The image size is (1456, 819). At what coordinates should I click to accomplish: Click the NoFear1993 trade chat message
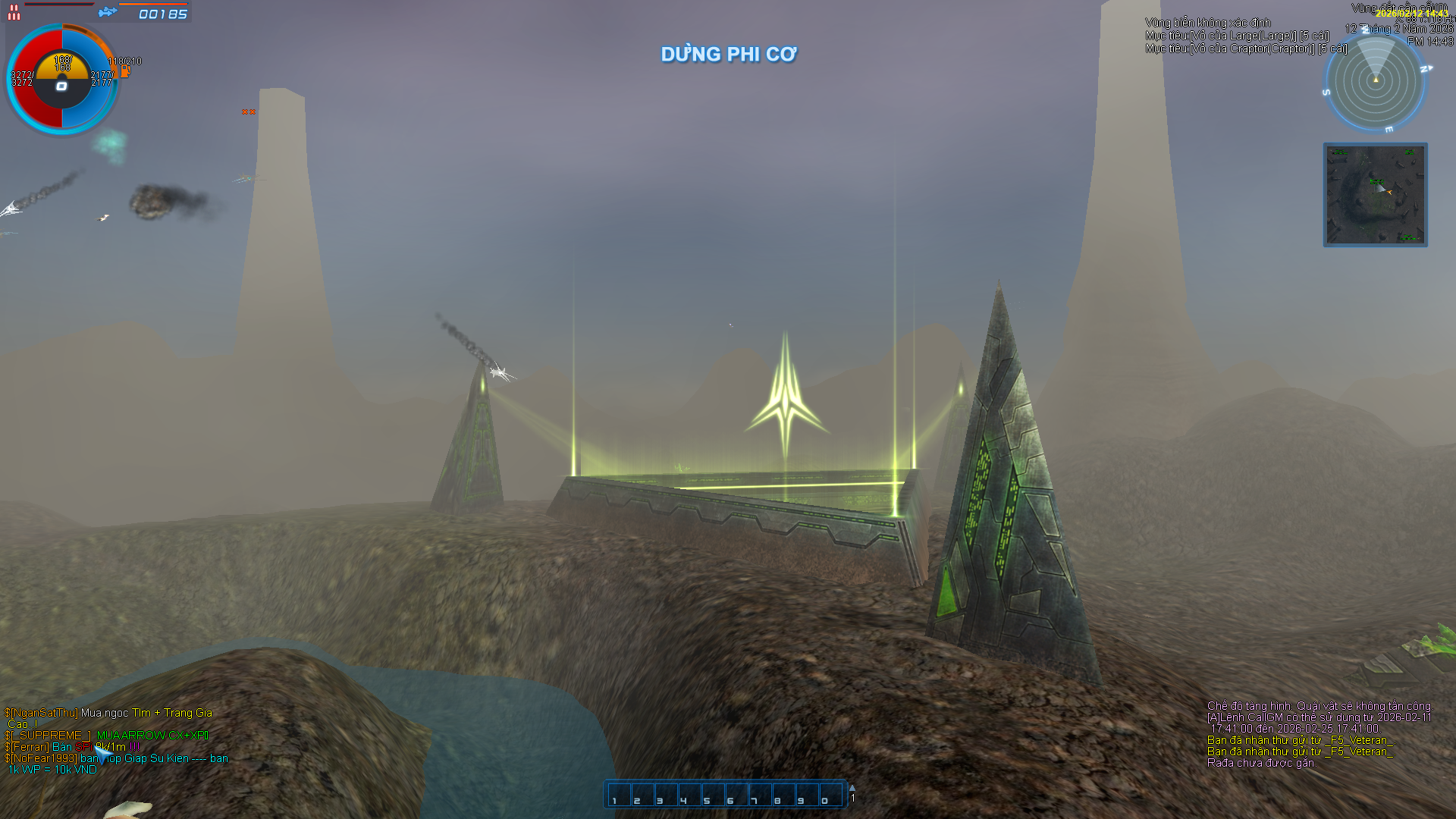116,758
